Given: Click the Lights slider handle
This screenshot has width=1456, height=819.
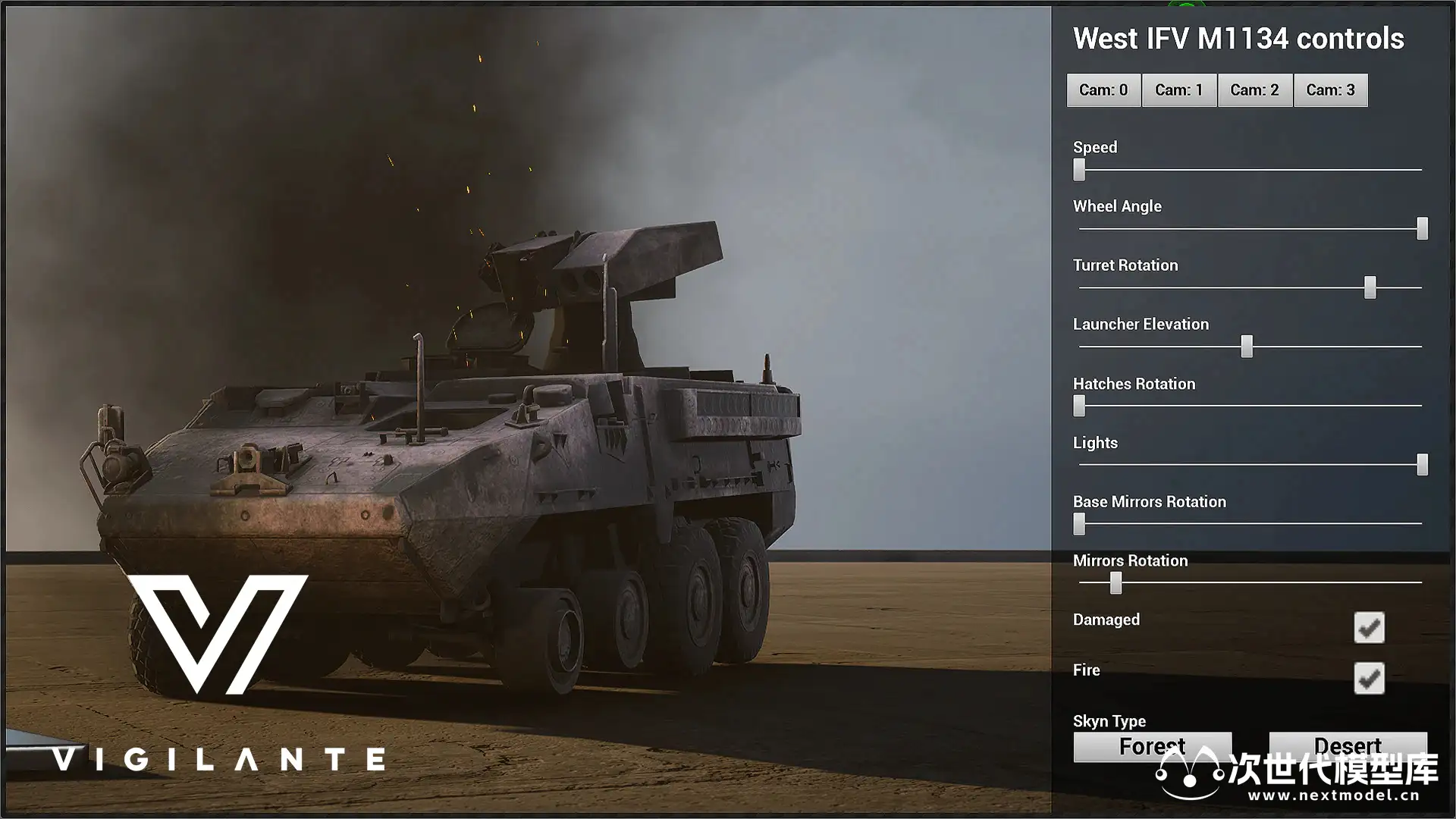Looking at the screenshot, I should (x=1423, y=465).
